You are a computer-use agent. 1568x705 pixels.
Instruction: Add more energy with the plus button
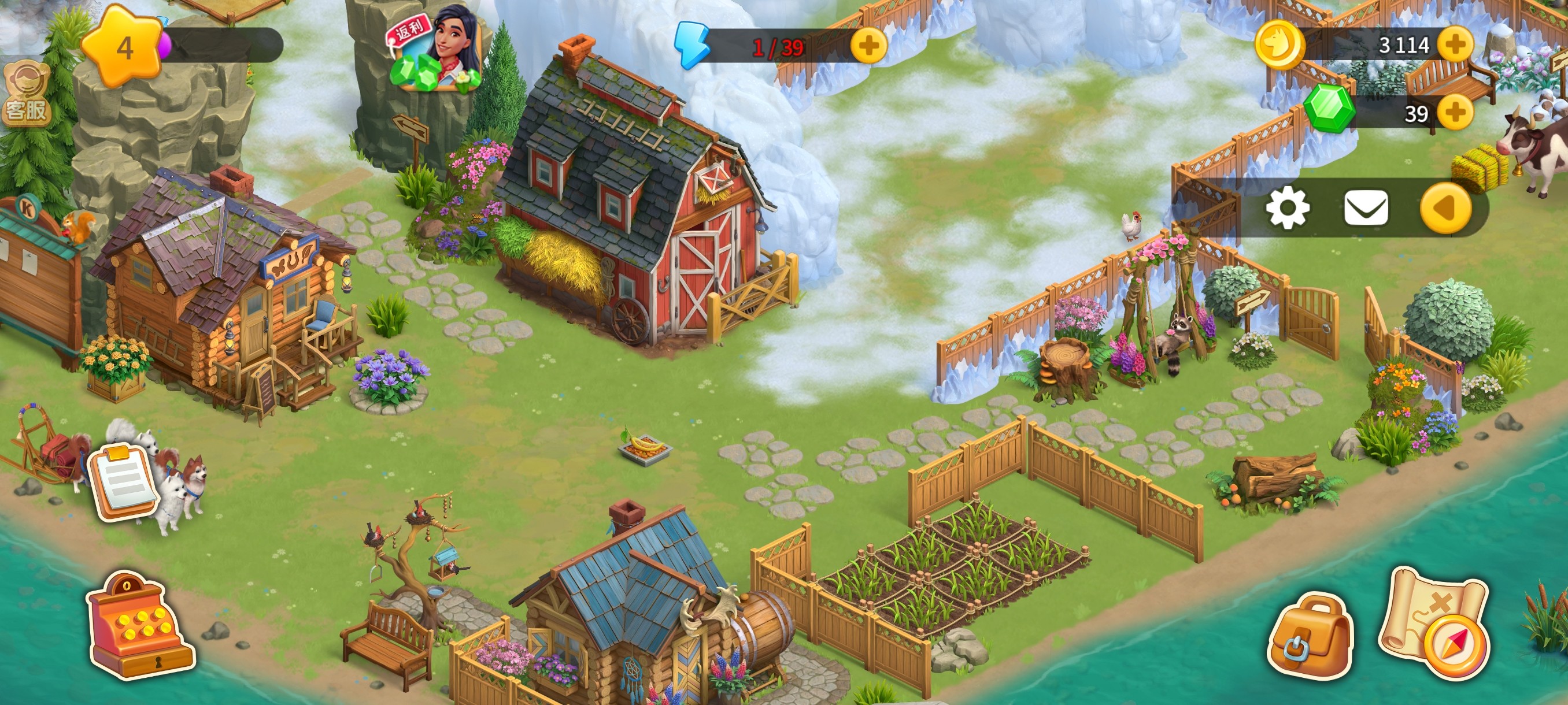click(x=868, y=45)
